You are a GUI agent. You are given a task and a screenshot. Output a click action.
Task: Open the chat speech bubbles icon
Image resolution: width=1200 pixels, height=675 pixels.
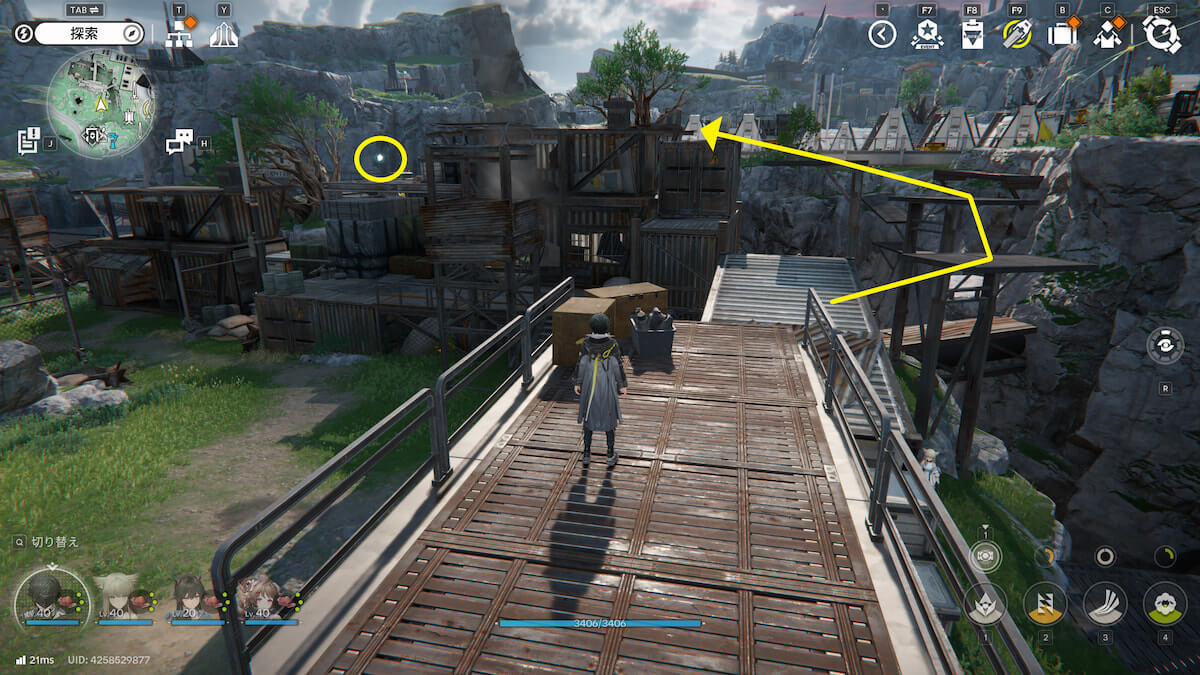point(179,142)
